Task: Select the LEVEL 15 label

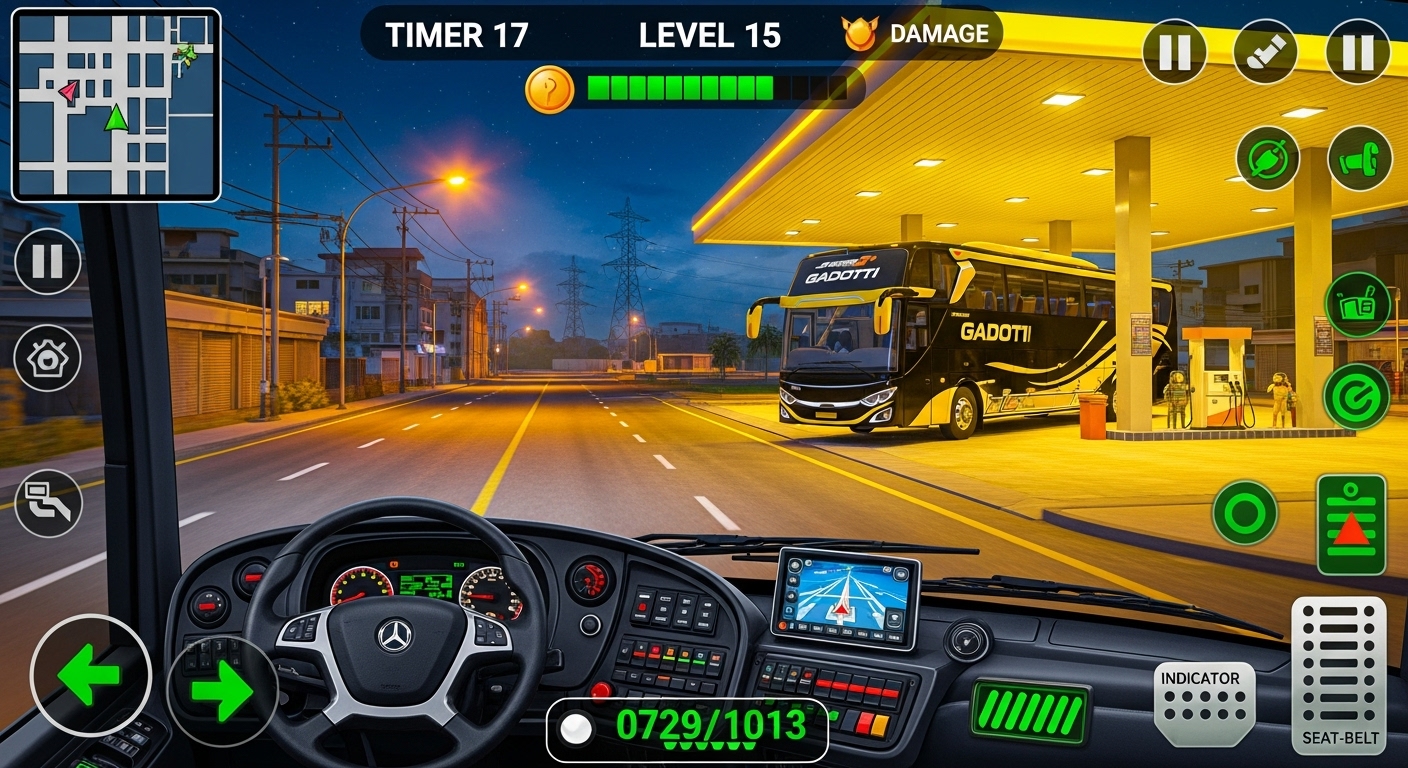Action: point(710,33)
